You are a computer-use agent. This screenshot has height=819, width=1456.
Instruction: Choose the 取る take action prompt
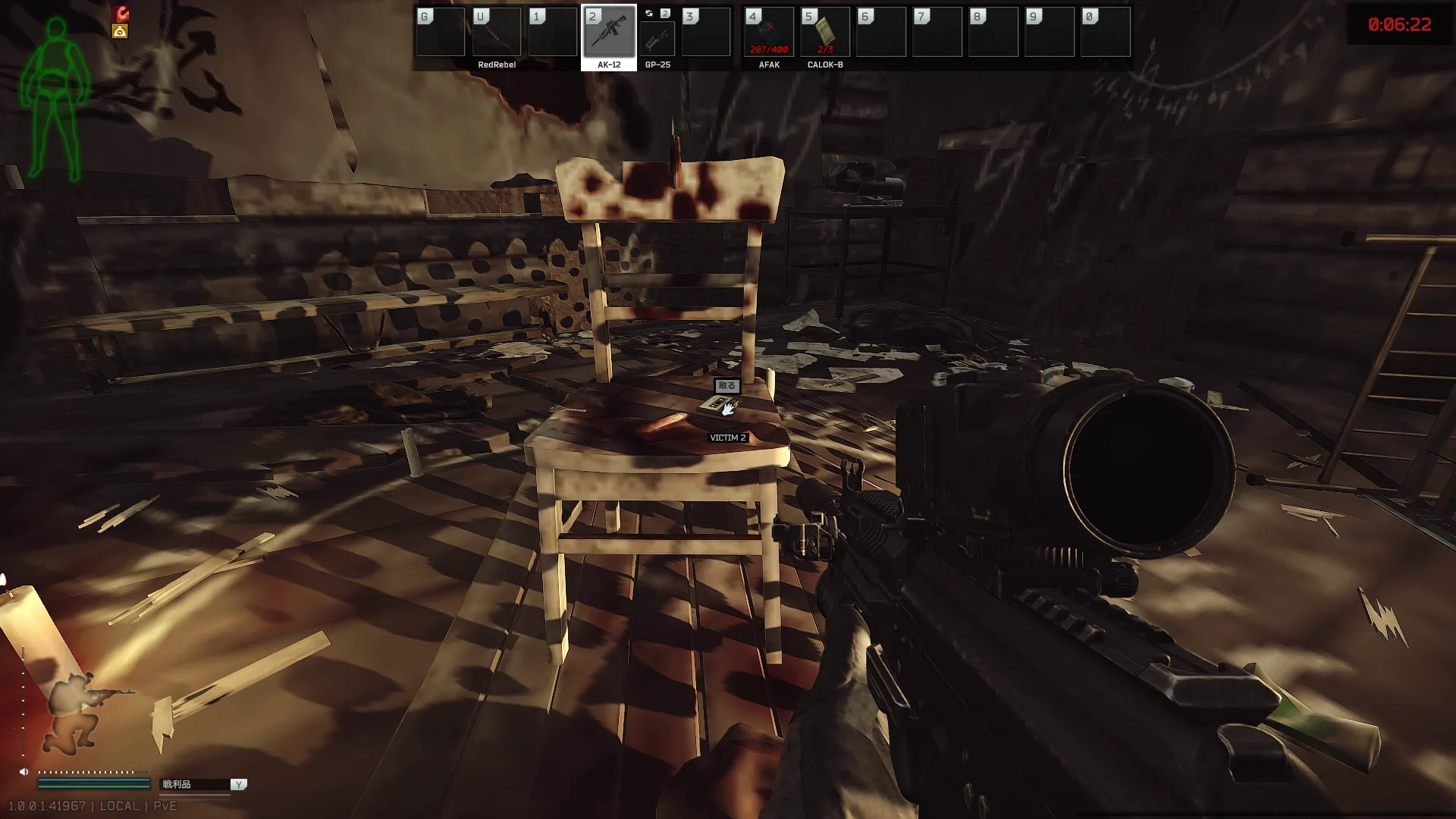(726, 386)
